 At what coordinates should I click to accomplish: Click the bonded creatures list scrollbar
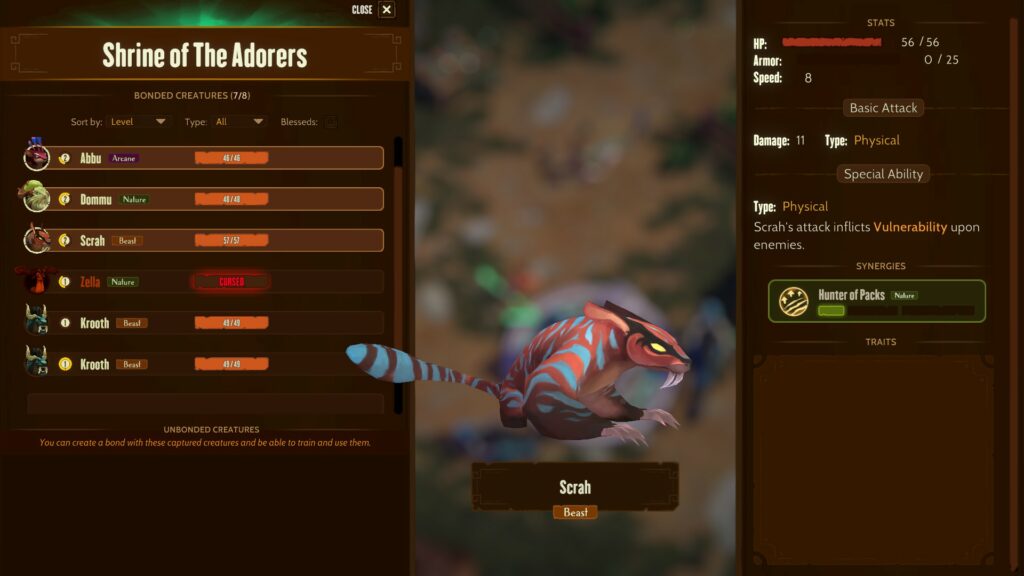click(x=398, y=270)
